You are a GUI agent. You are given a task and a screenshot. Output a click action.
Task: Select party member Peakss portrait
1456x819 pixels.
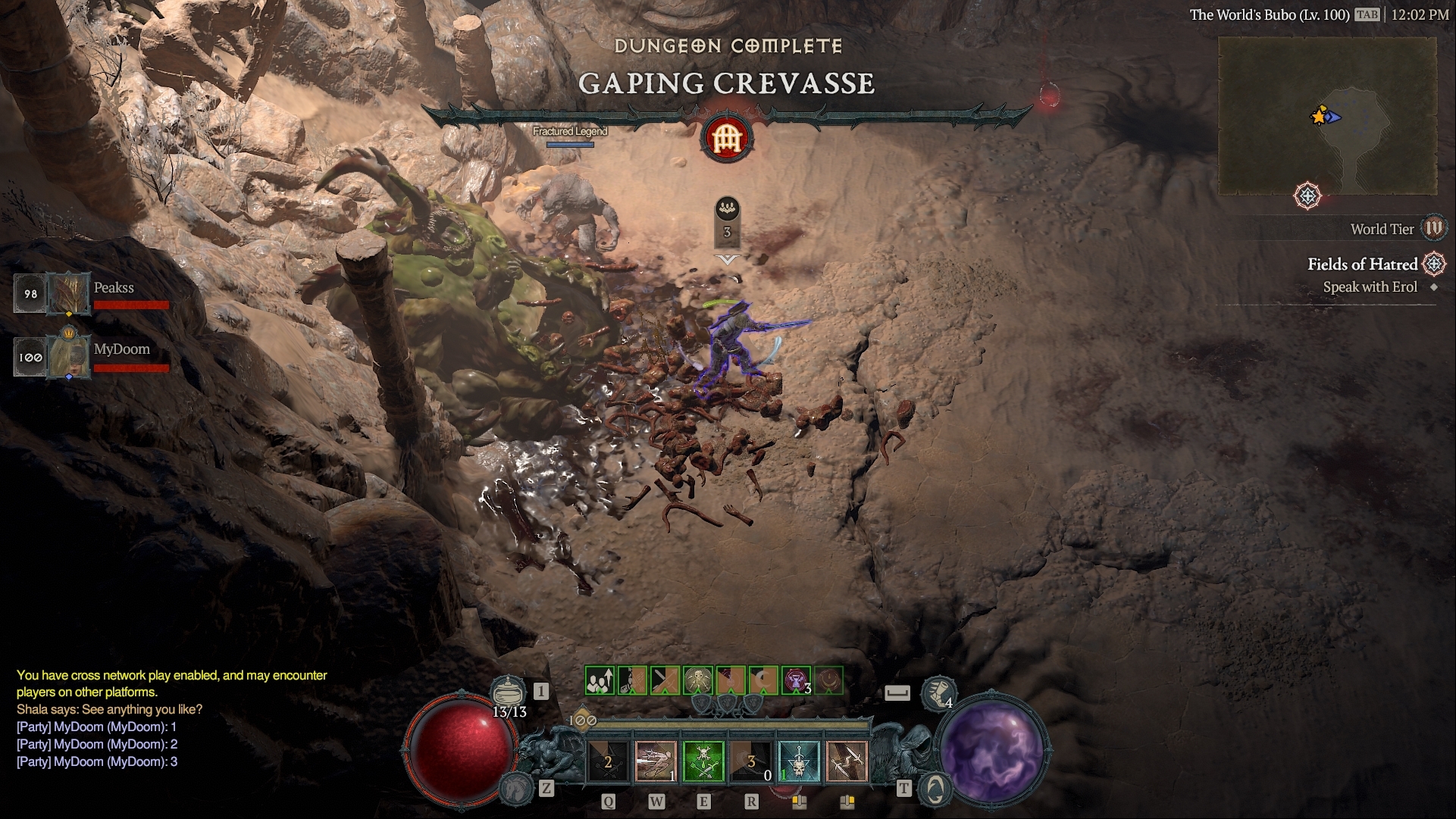coord(69,293)
